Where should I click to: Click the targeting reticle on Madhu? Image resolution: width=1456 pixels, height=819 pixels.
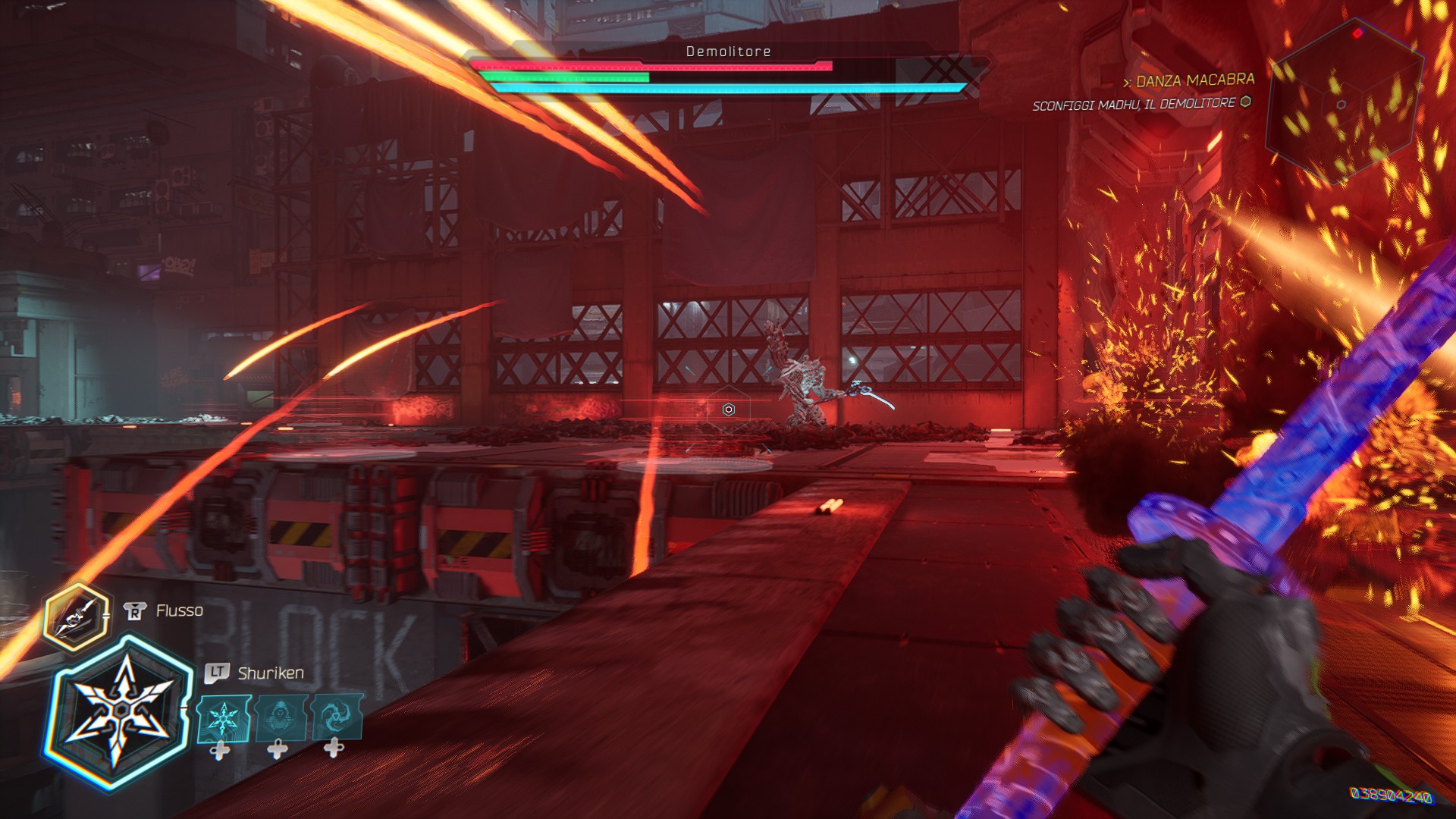727,410
